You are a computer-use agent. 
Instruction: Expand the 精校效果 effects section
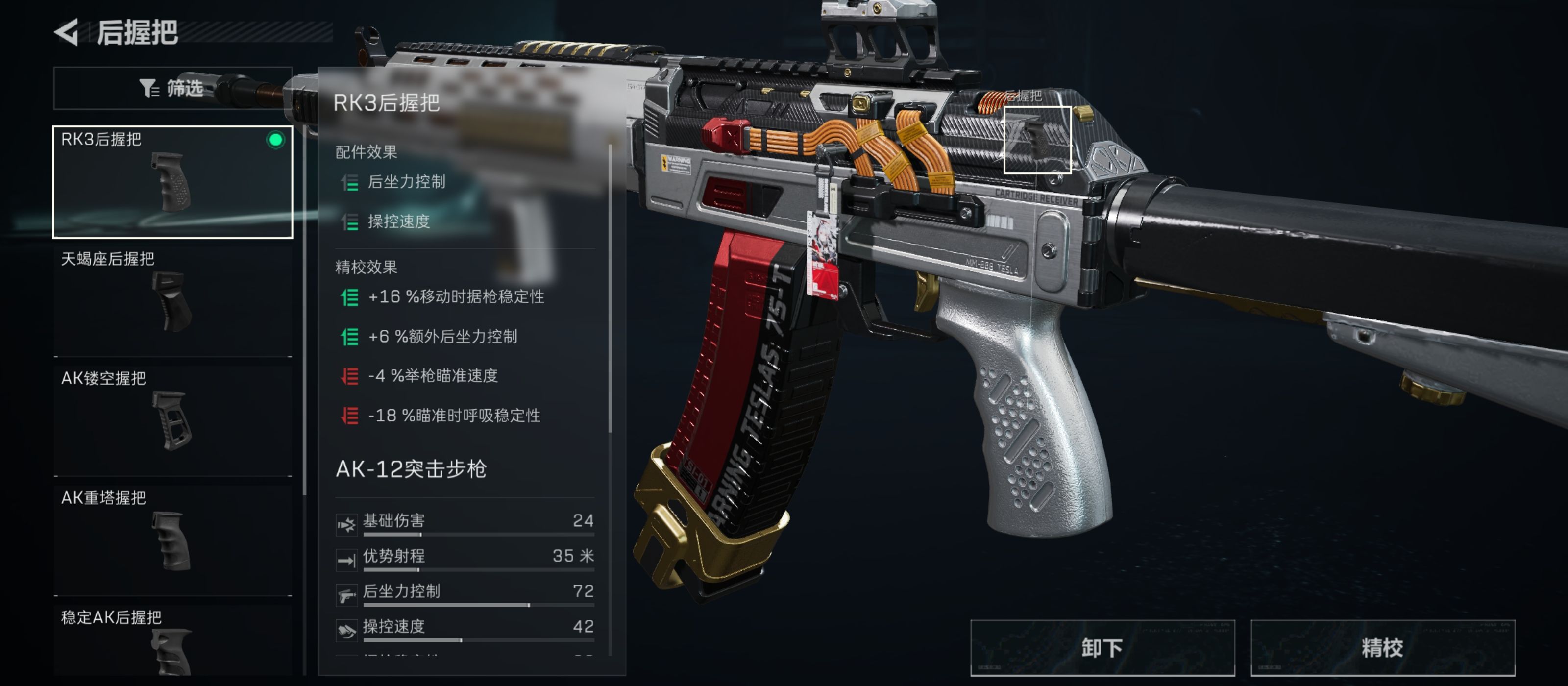click(x=365, y=267)
